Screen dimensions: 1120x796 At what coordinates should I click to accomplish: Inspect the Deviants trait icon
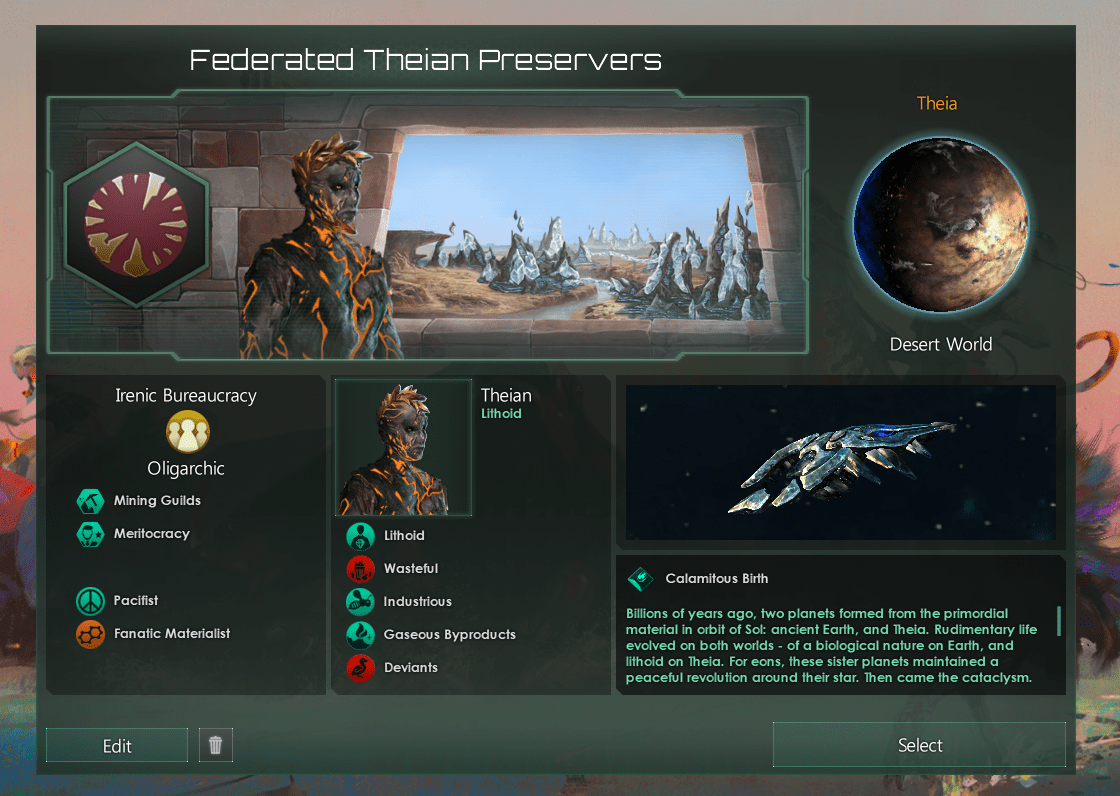click(360, 668)
